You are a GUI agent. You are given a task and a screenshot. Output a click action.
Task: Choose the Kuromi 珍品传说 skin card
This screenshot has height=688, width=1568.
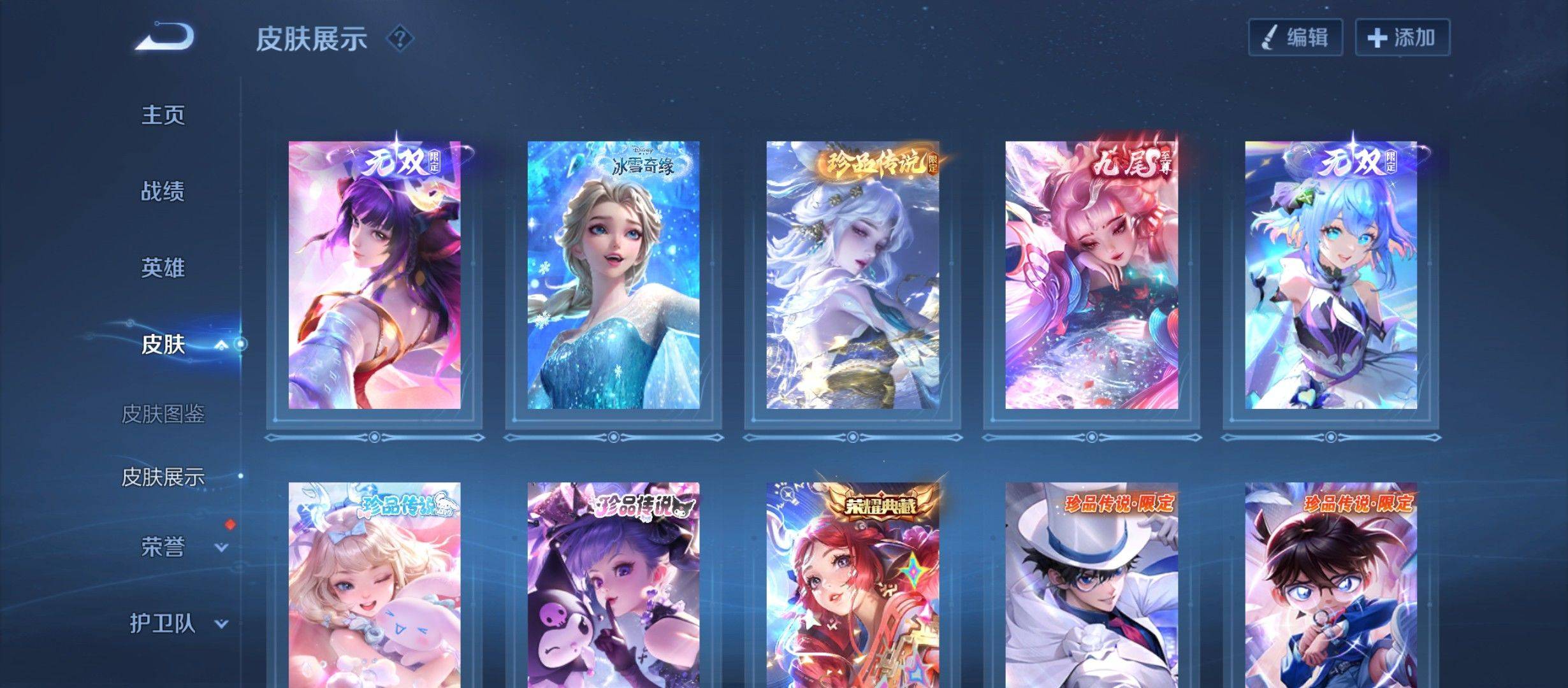pos(613,586)
